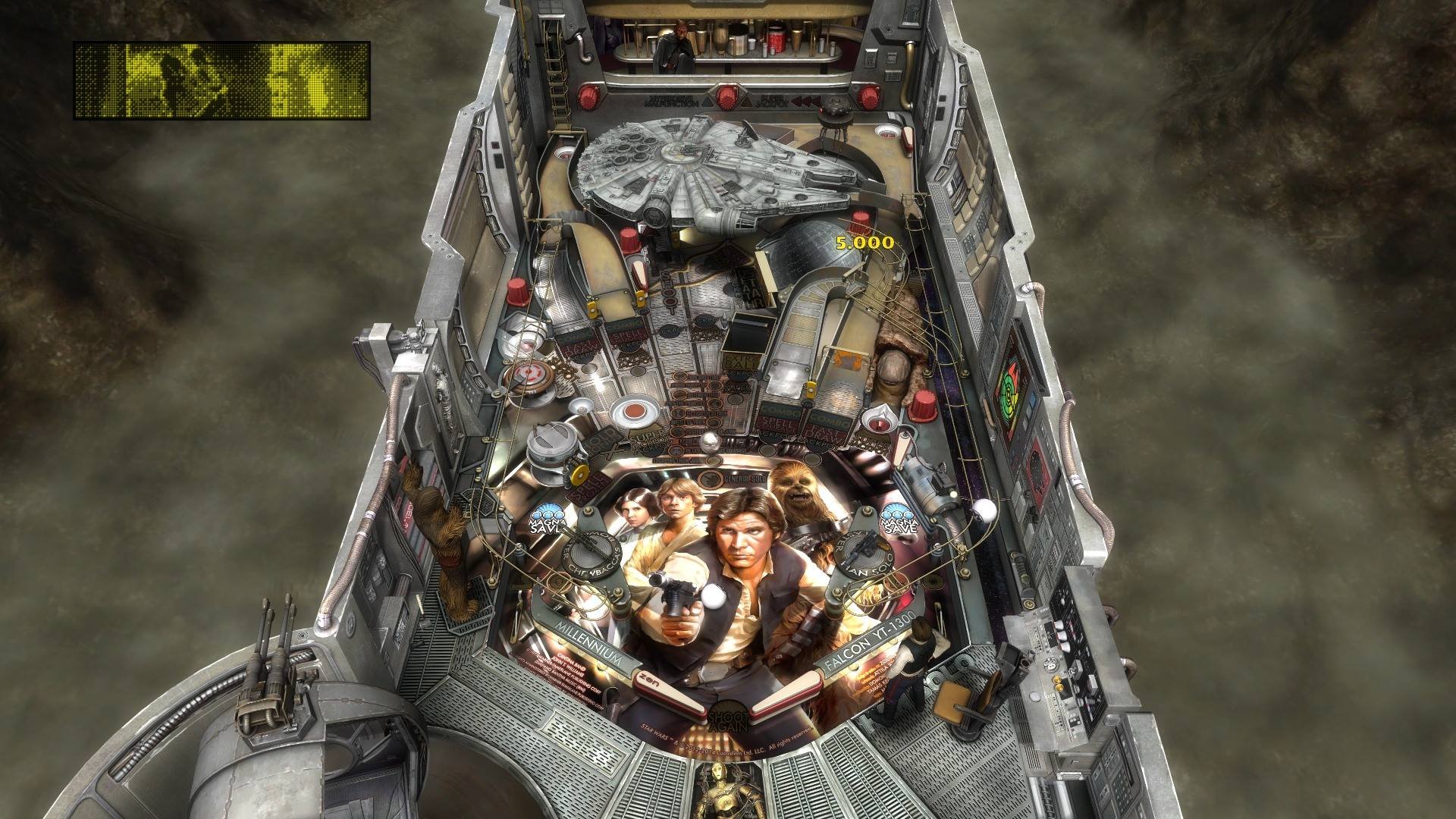Click the SHOOT arrow lane sign
This screenshot has height=819, width=1456.
click(667, 292)
